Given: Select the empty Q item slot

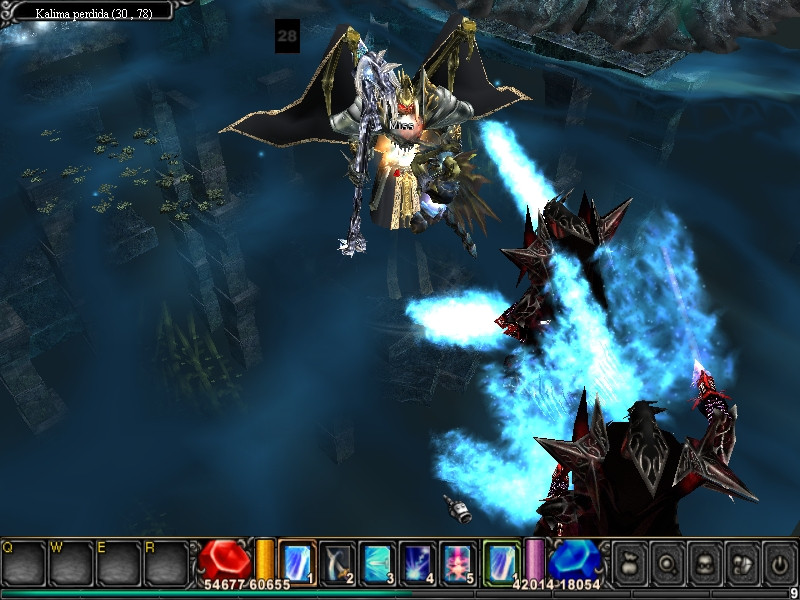Looking at the screenshot, I should [x=22, y=564].
